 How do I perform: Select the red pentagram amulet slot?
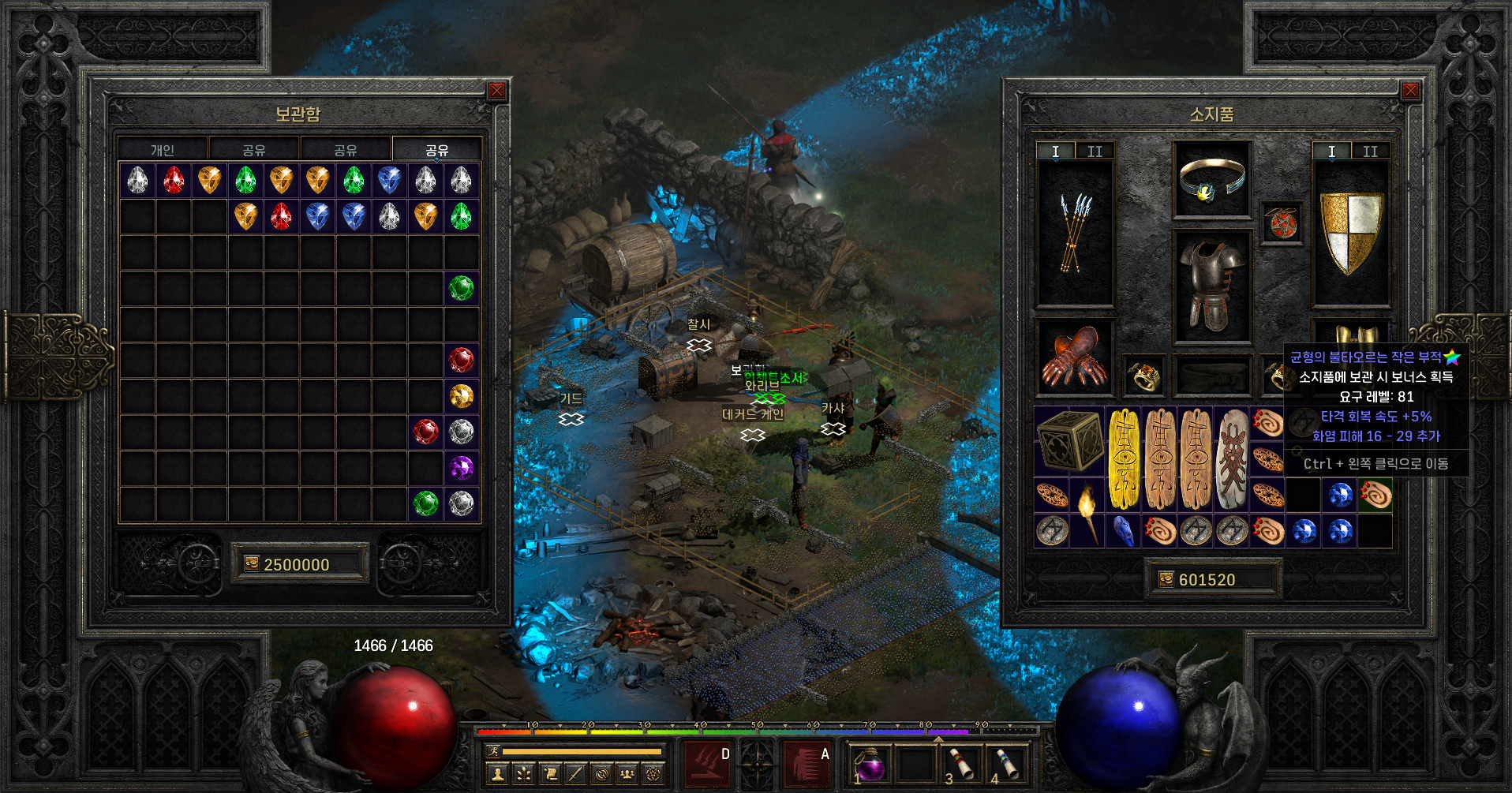point(1281,223)
